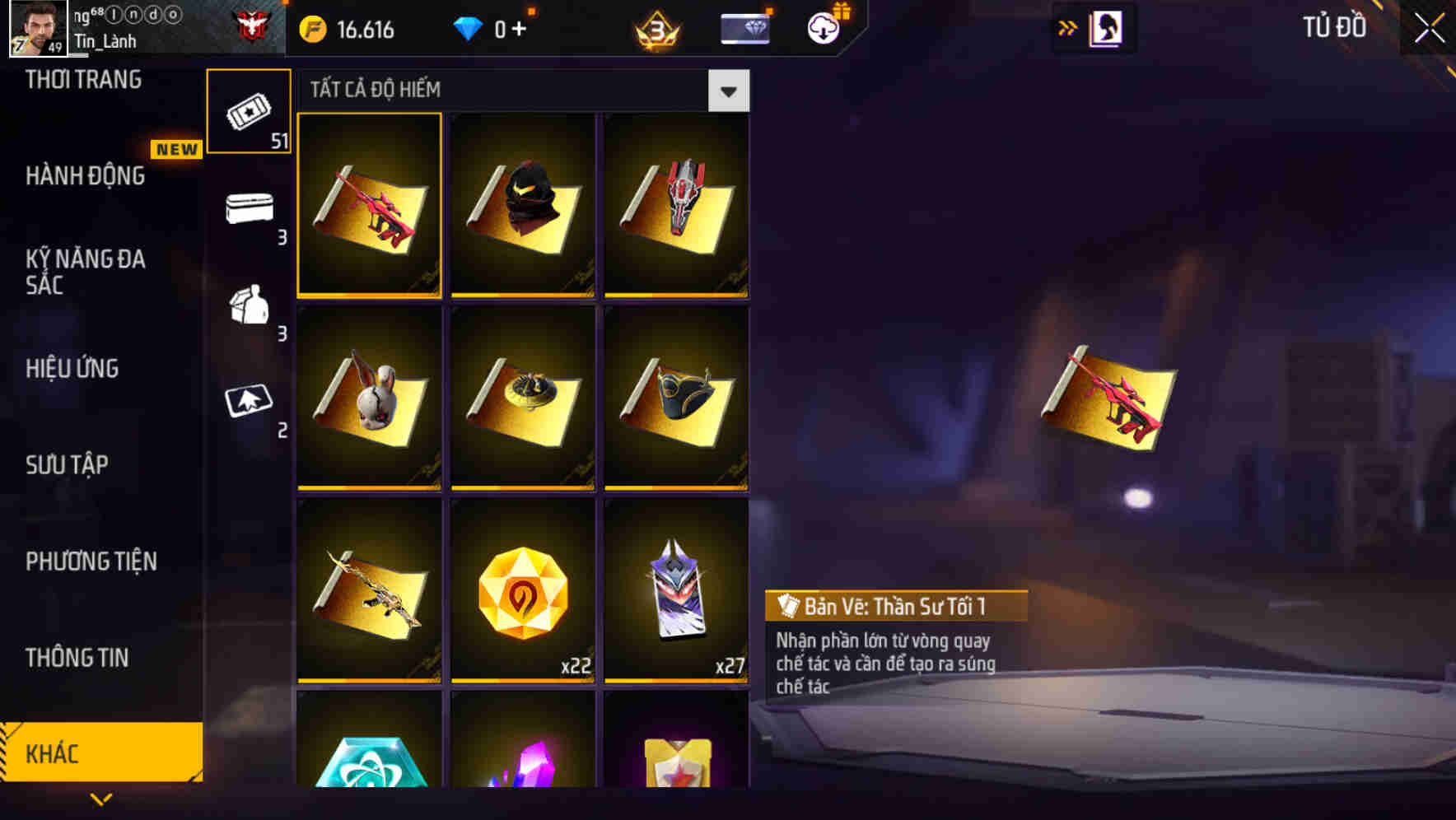Image resolution: width=1456 pixels, height=820 pixels.
Task: Expand the TẤT CẢ ĐỘ HIẾM rarity dropdown
Action: point(728,91)
